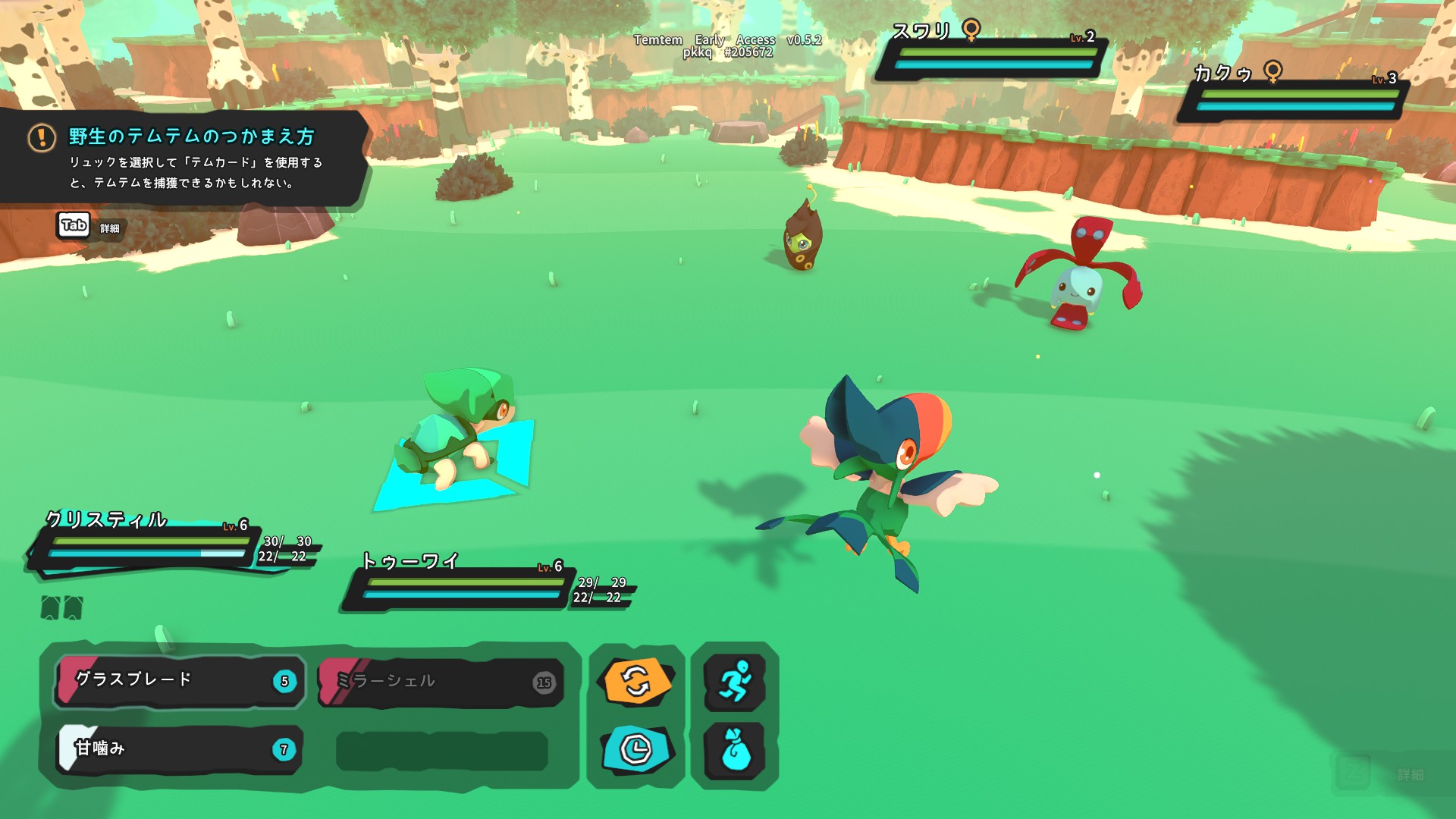
Task: Click the running figure flee button
Action: coord(734,681)
